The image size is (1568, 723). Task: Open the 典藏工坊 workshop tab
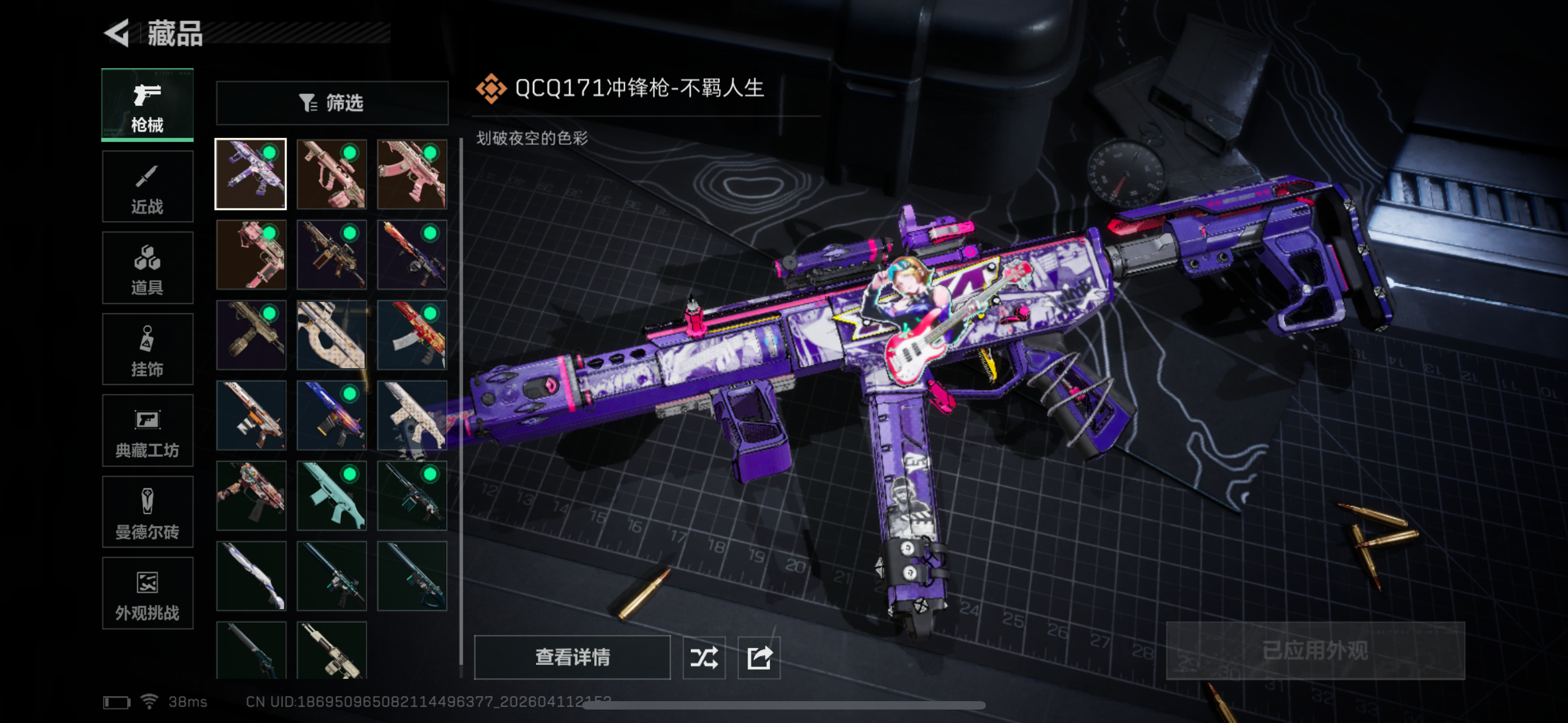pyautogui.click(x=147, y=430)
